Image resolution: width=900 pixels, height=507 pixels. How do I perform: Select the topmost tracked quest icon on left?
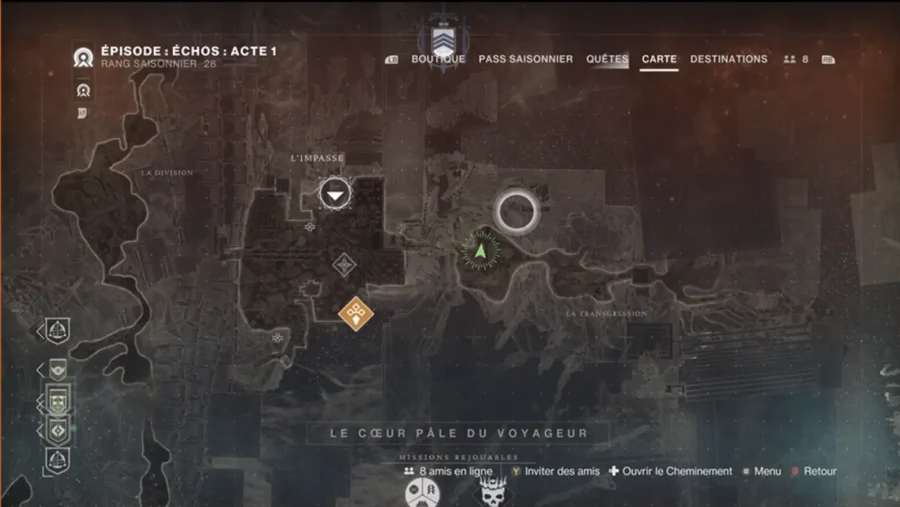(x=57, y=330)
